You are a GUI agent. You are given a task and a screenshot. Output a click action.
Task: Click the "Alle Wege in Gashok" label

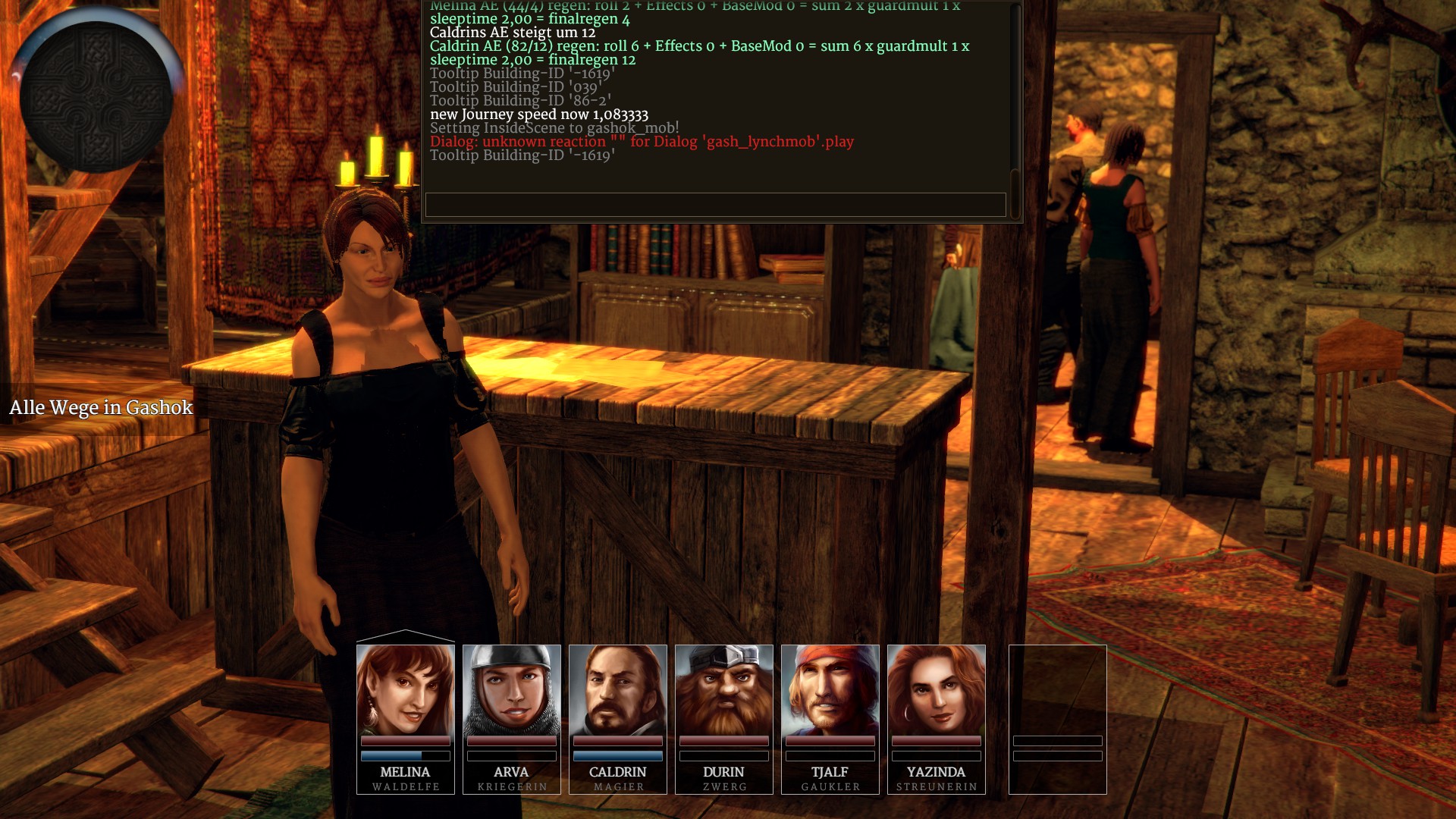coord(101,408)
